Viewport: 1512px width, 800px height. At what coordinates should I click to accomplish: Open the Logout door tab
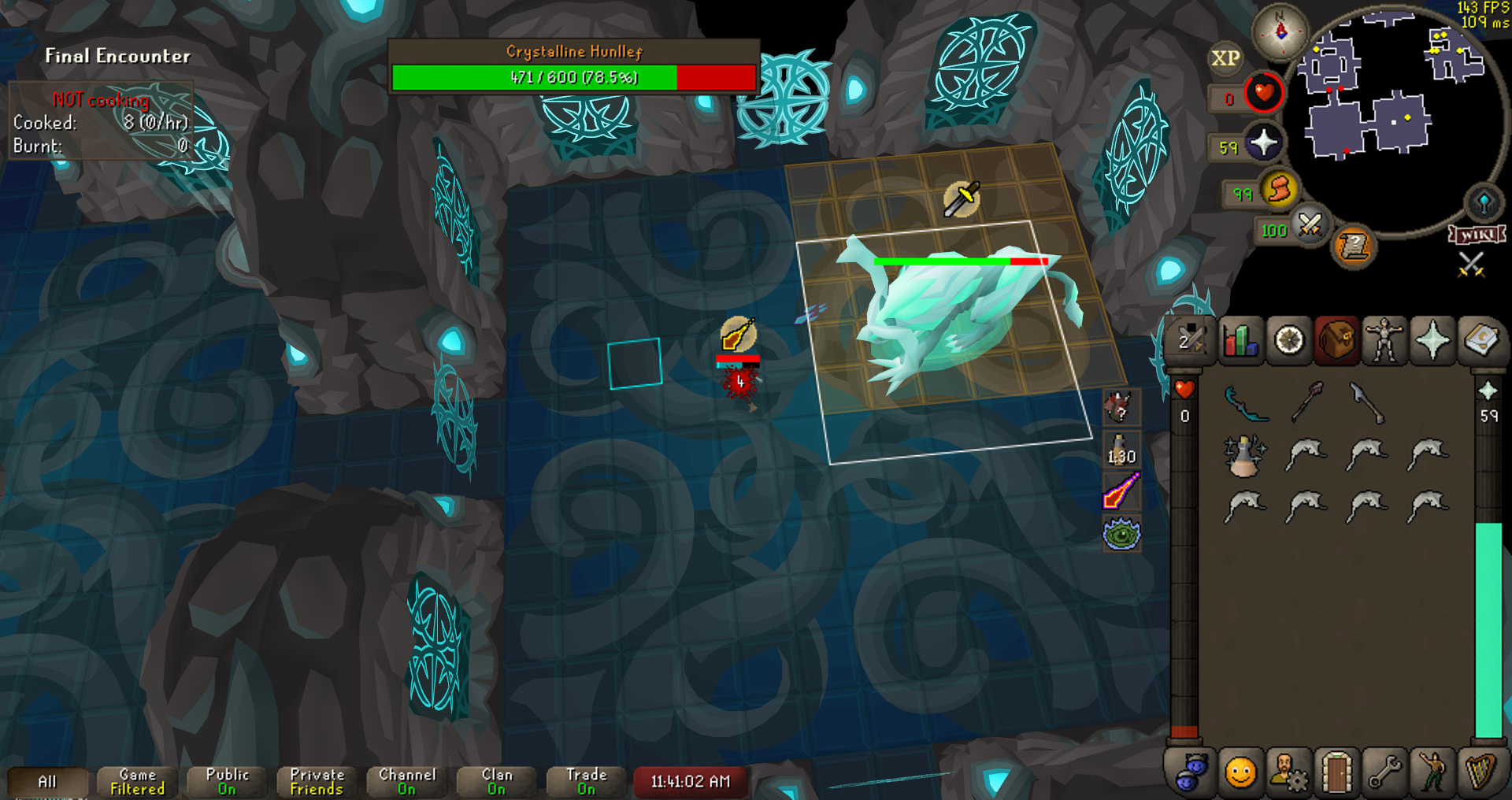(1336, 772)
